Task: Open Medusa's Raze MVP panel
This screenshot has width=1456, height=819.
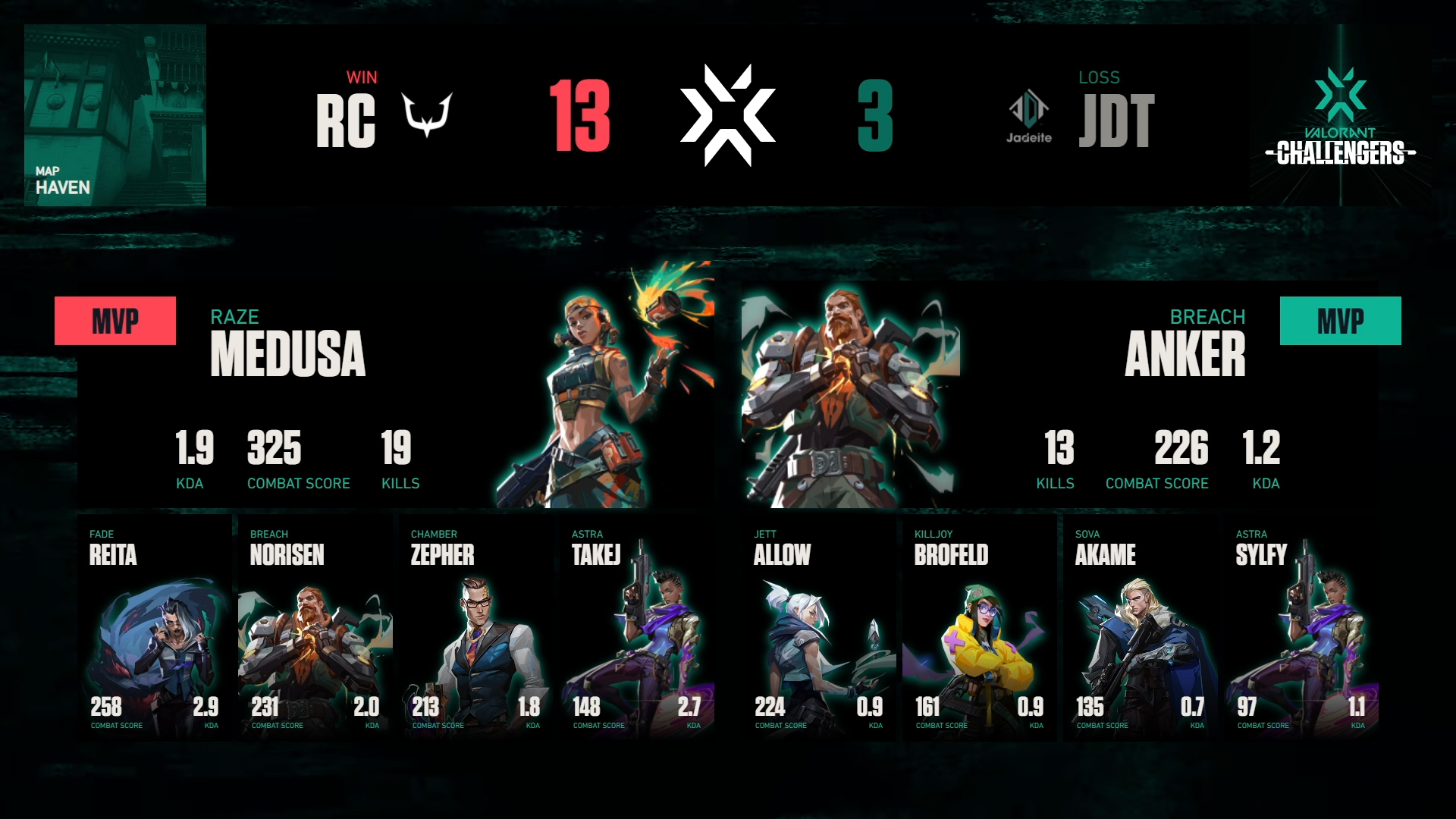Action: 394,394
